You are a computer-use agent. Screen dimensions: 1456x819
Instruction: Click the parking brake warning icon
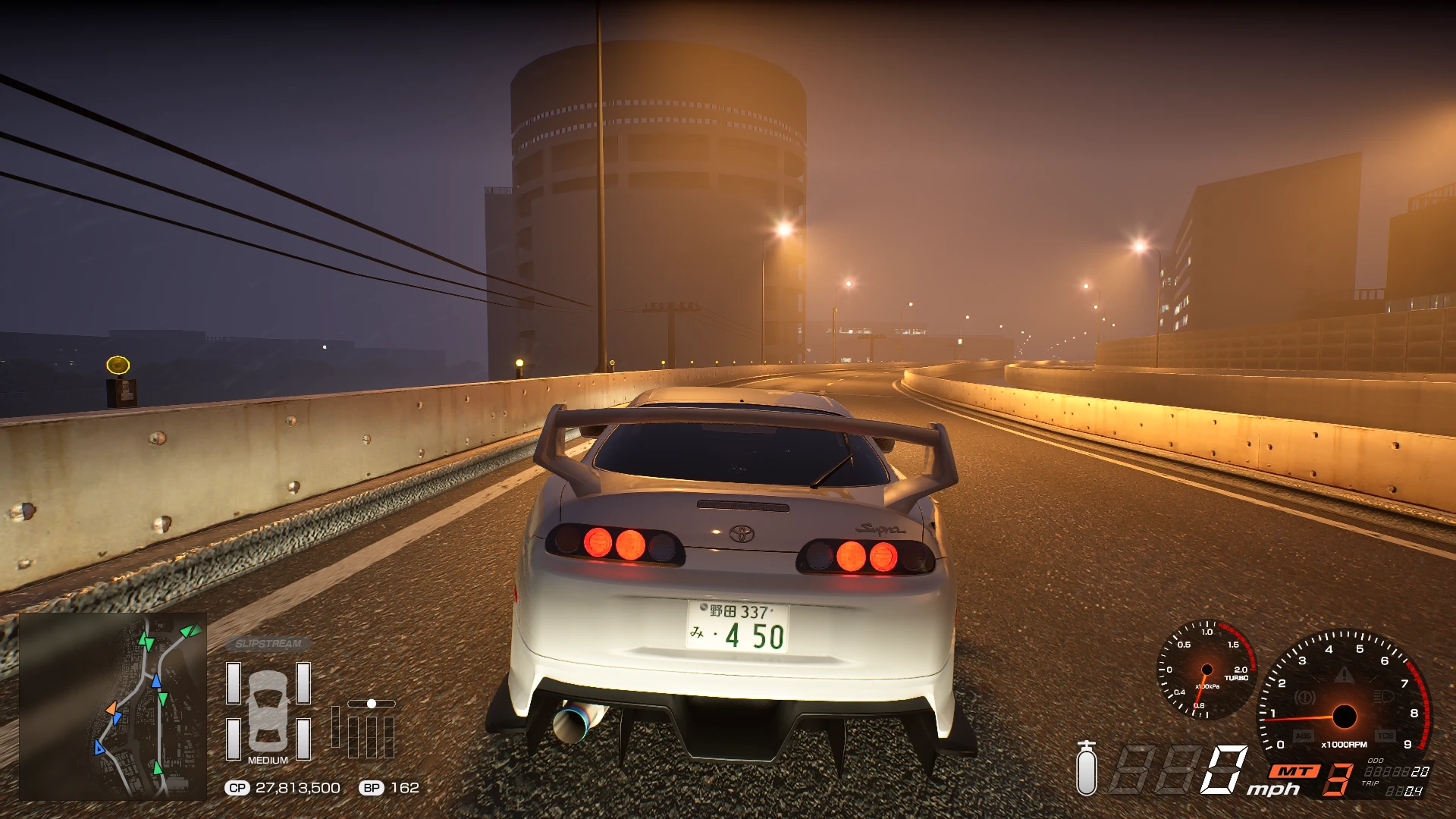[x=1304, y=698]
